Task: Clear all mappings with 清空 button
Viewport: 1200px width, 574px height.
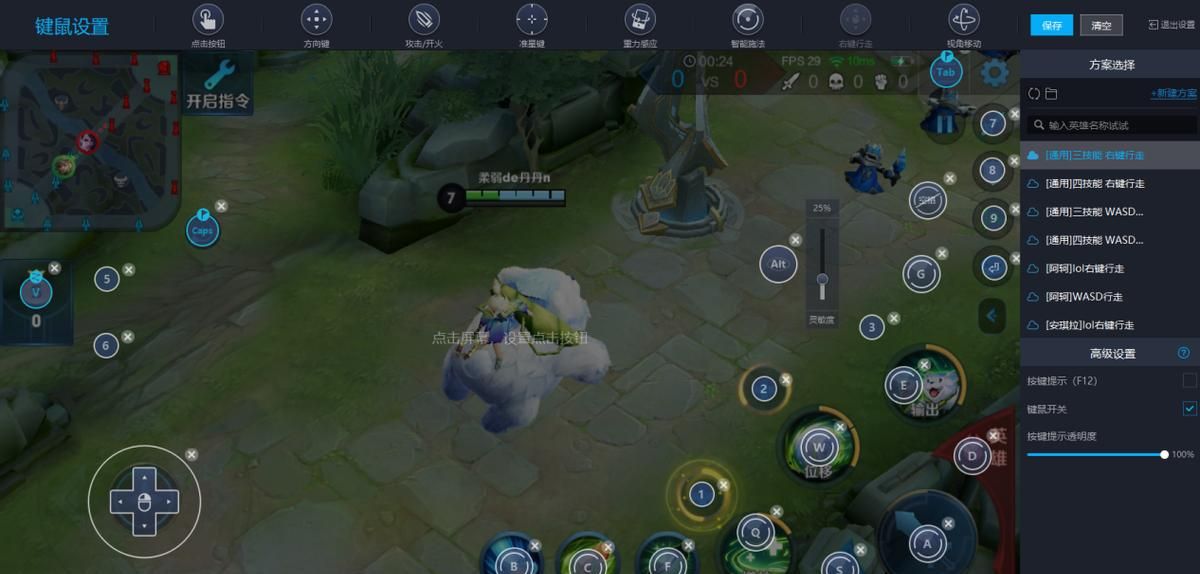Action: [1102, 25]
